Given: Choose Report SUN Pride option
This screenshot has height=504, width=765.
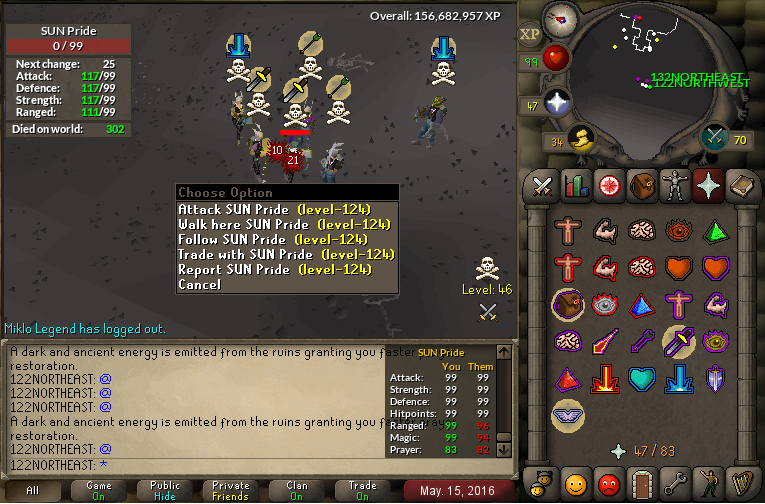Looking at the screenshot, I should point(273,269).
